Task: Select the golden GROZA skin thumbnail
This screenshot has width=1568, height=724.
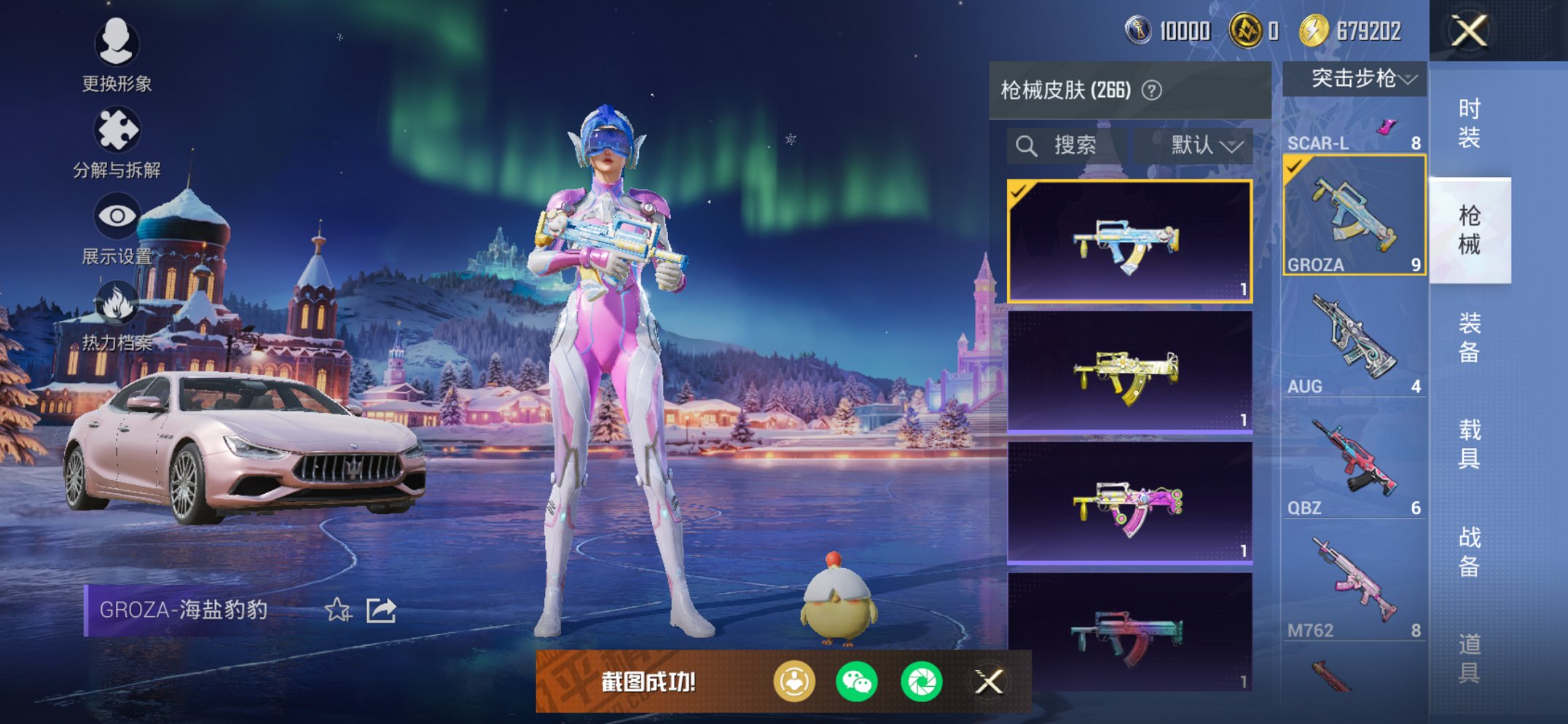Action: coord(1129,373)
